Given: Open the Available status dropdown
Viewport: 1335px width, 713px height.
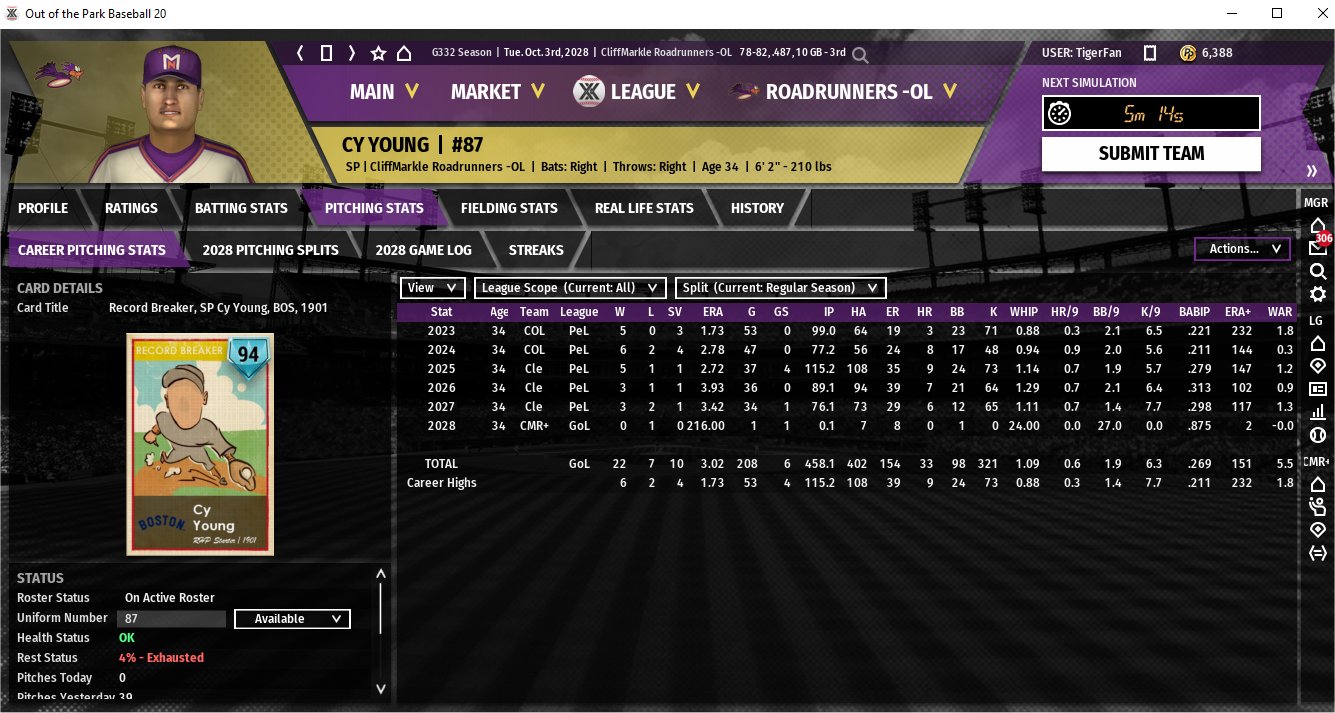Looking at the screenshot, I should point(292,619).
